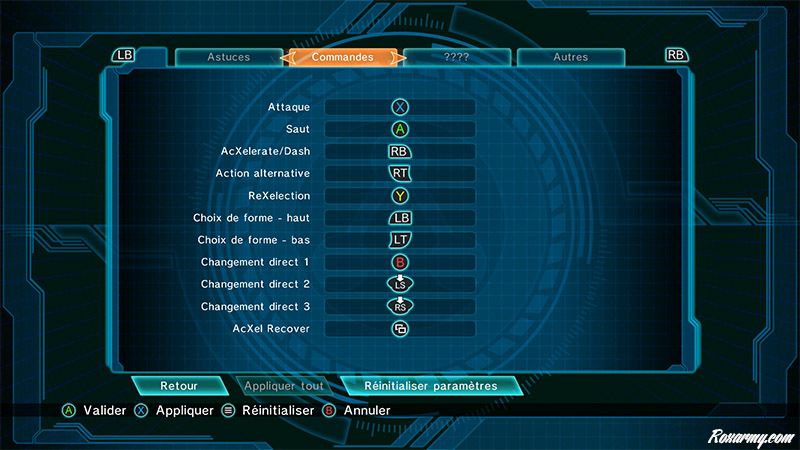Viewport: 800px width, 450px height.
Task: Select the AcXel Recover binding row
Action: click(x=400, y=329)
